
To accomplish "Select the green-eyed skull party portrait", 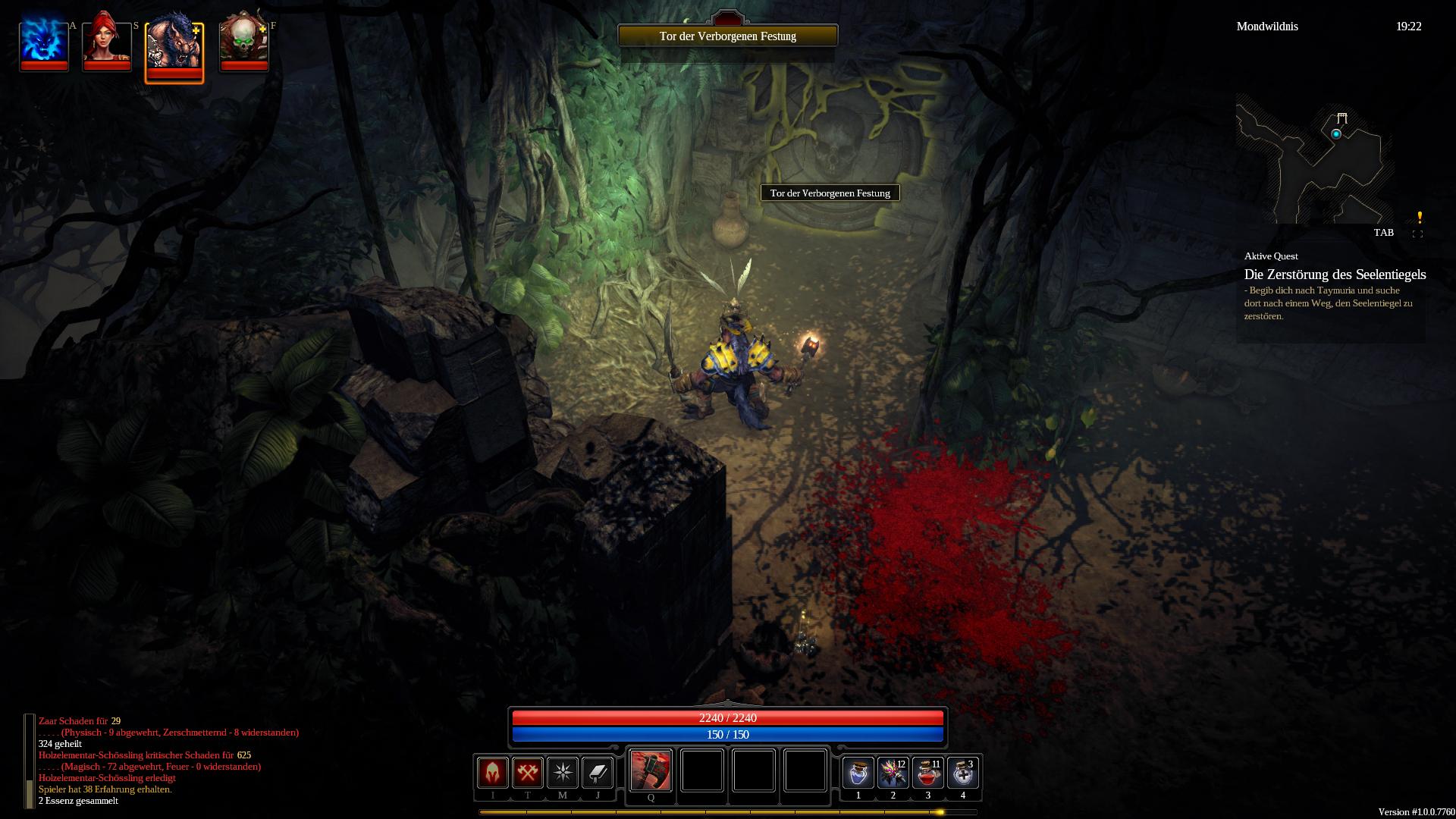I will [243, 40].
